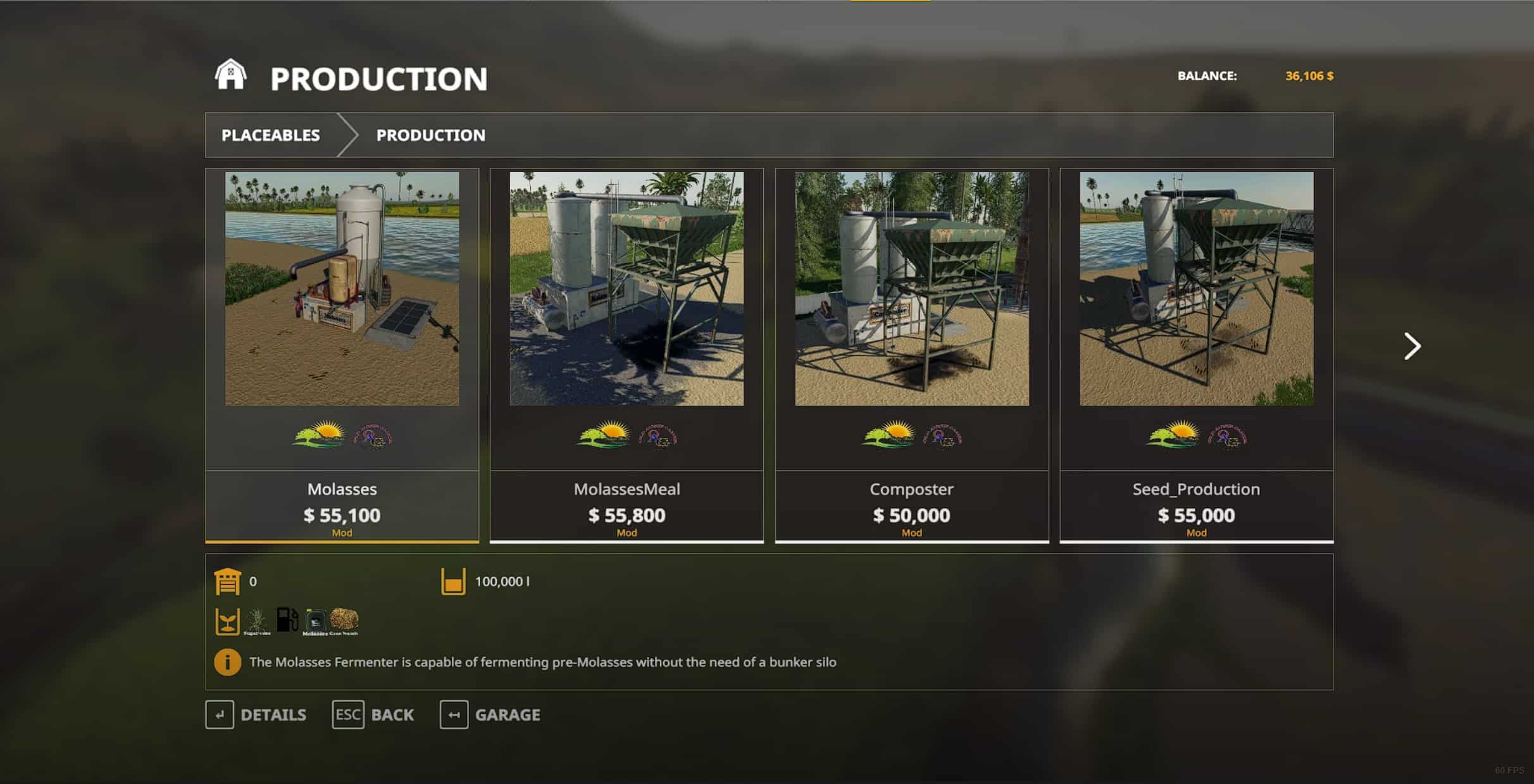
Task: Show next page with right arrow
Action: [x=1412, y=346]
